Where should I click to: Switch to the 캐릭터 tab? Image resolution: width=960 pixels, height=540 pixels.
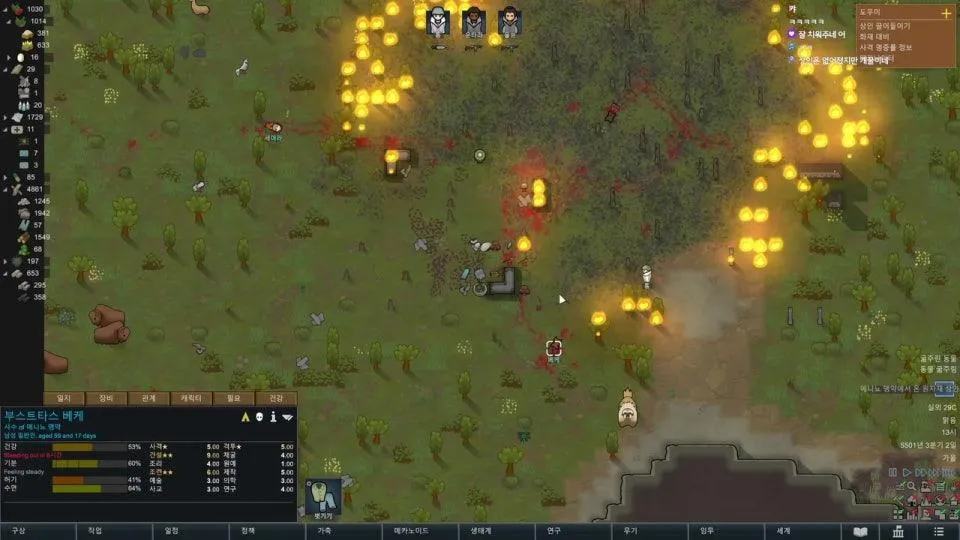click(x=191, y=398)
